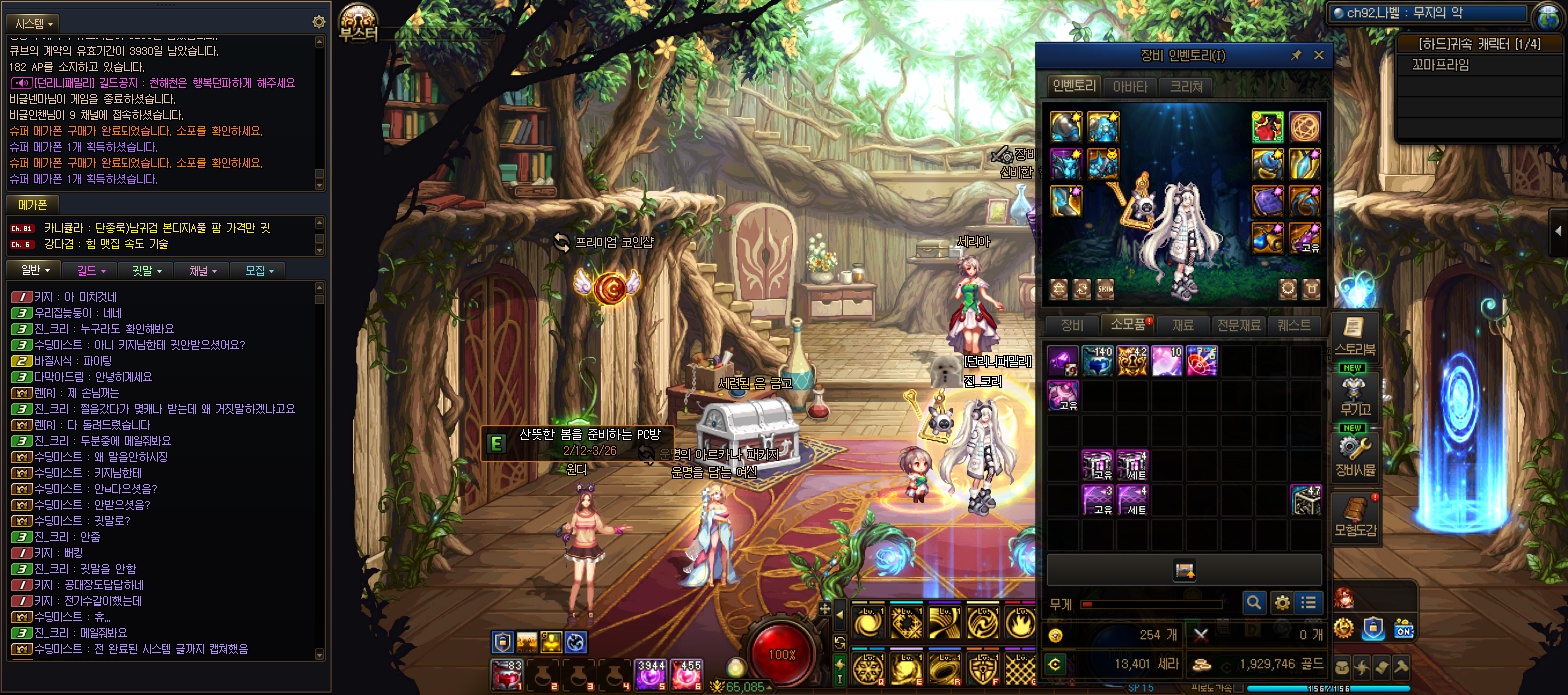Click the inventory search magnifier button
Screen dimensions: 1568x695
coord(1254,603)
